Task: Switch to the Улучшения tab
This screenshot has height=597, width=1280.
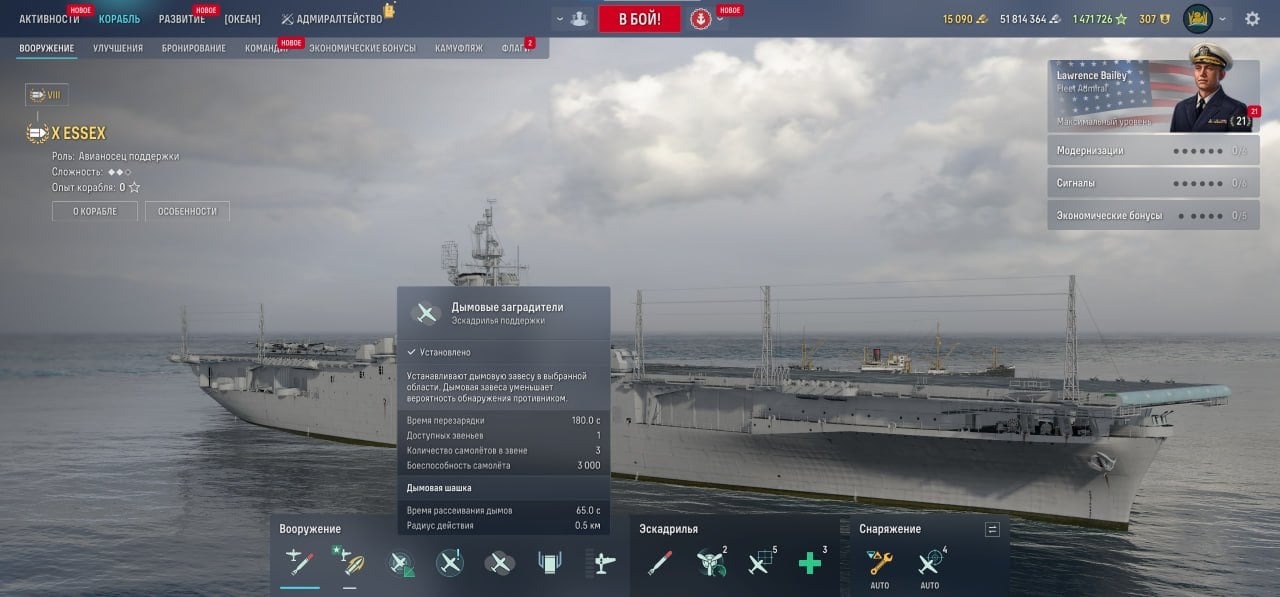Action: point(118,48)
